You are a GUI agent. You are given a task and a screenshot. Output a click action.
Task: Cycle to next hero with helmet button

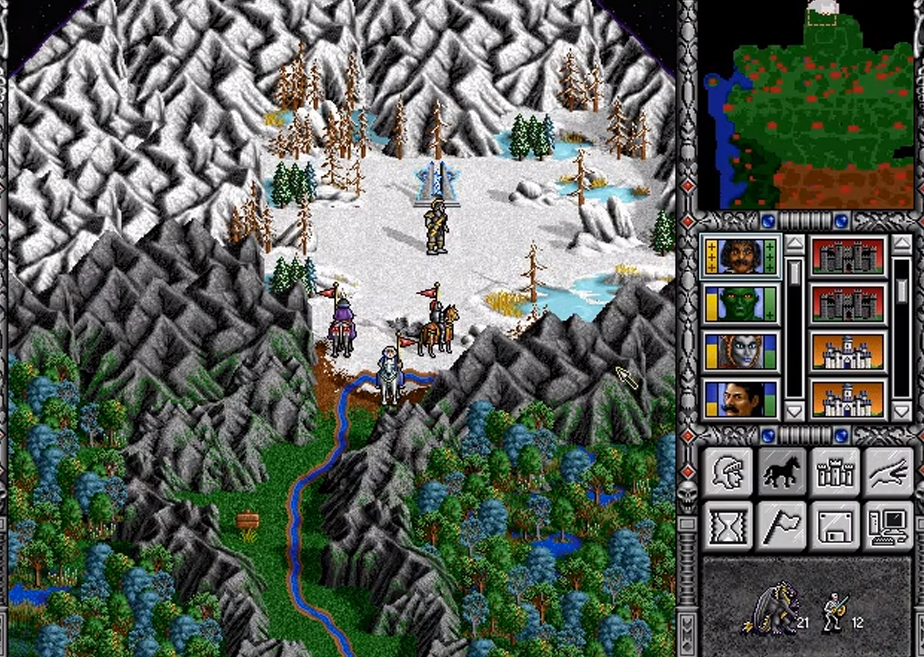click(x=727, y=471)
